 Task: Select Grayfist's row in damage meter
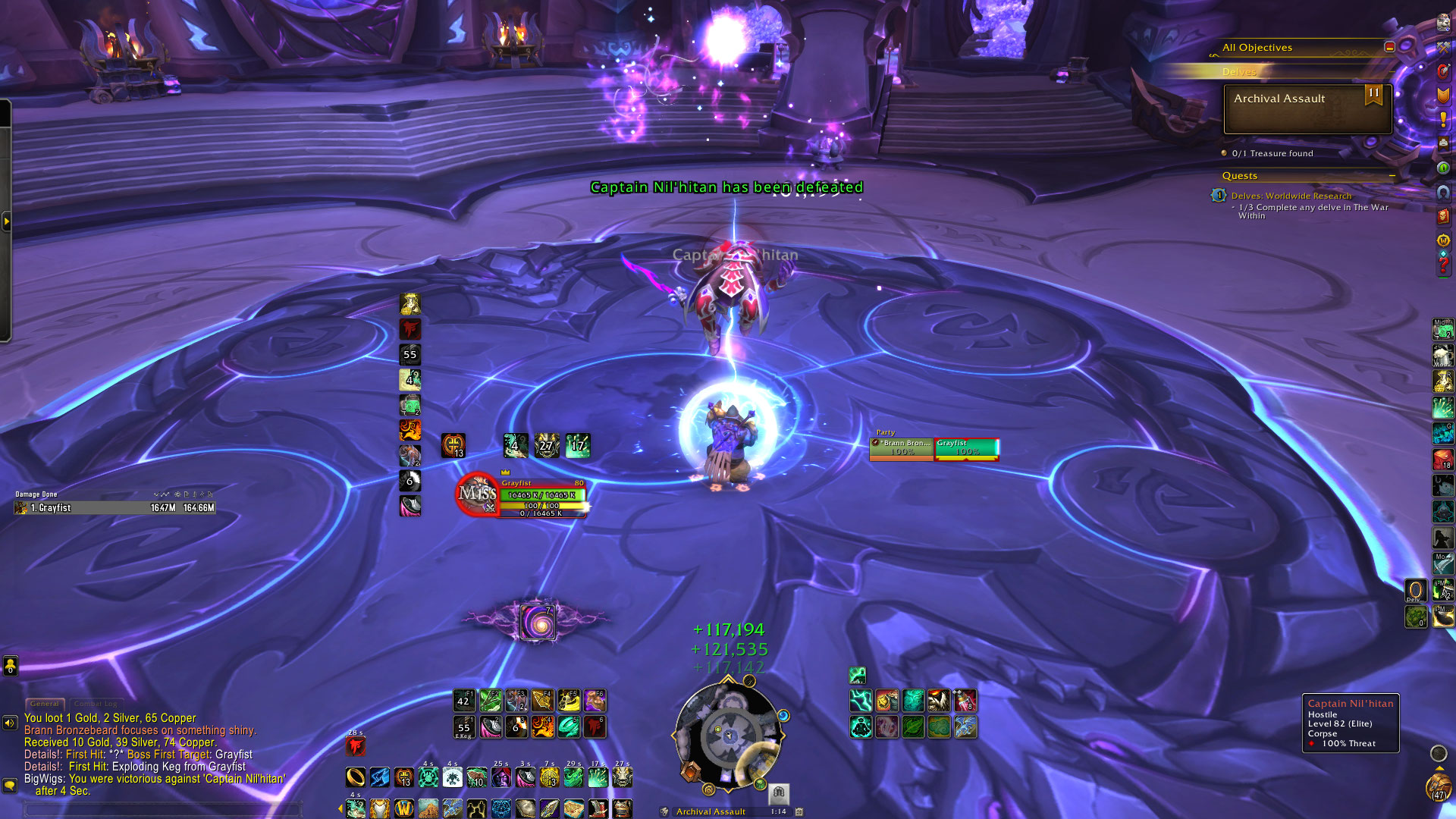pos(115,508)
